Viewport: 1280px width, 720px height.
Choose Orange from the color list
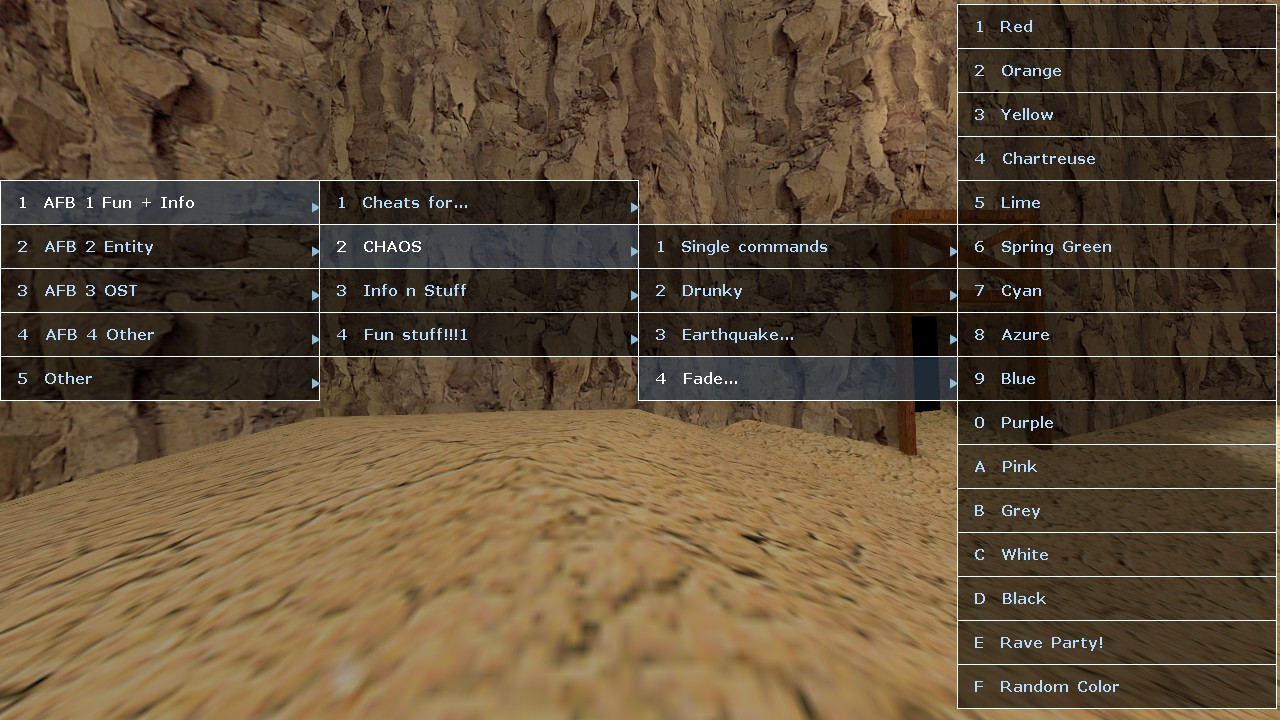point(1115,70)
